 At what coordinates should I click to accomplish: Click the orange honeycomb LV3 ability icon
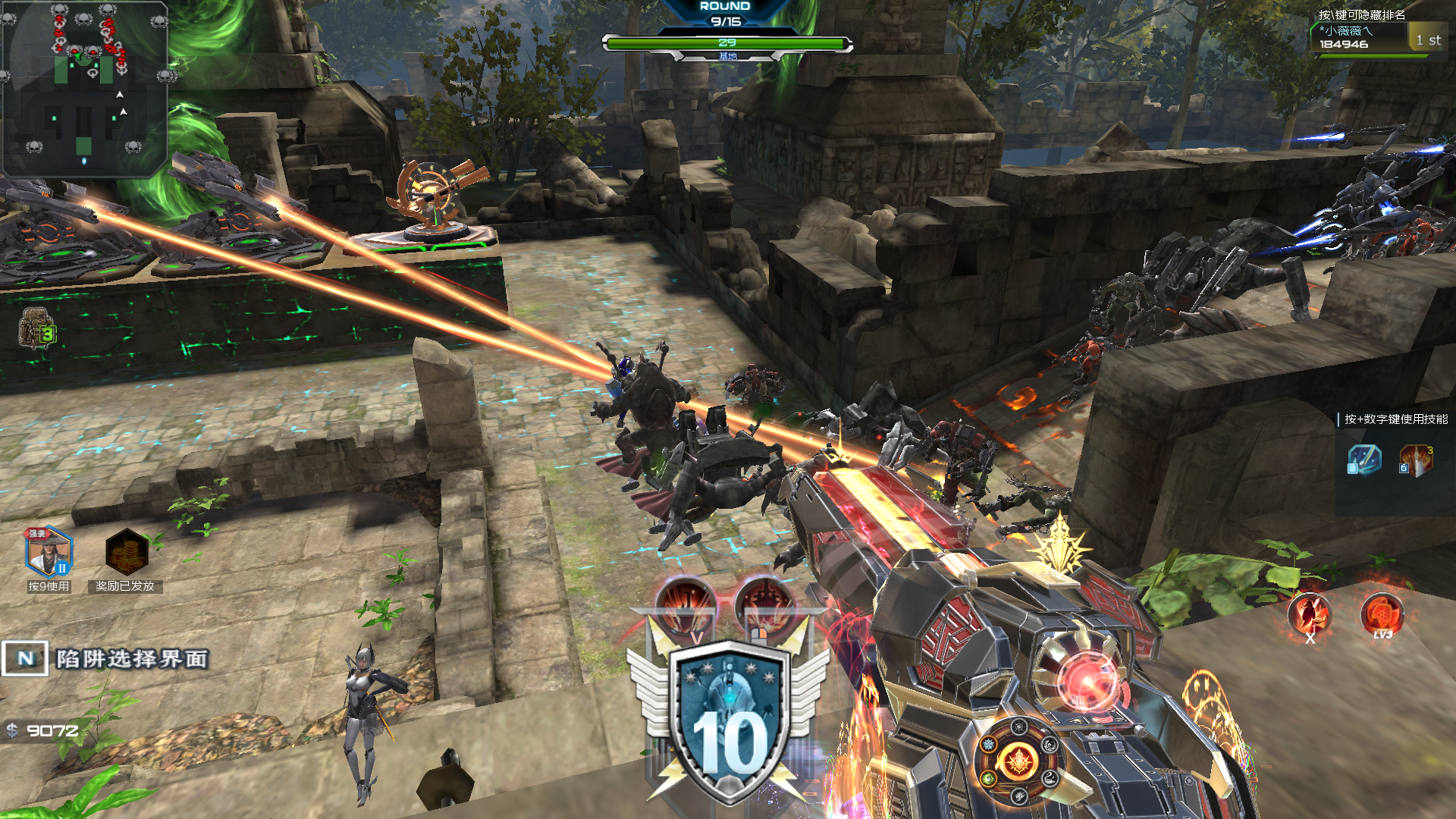tap(1382, 613)
